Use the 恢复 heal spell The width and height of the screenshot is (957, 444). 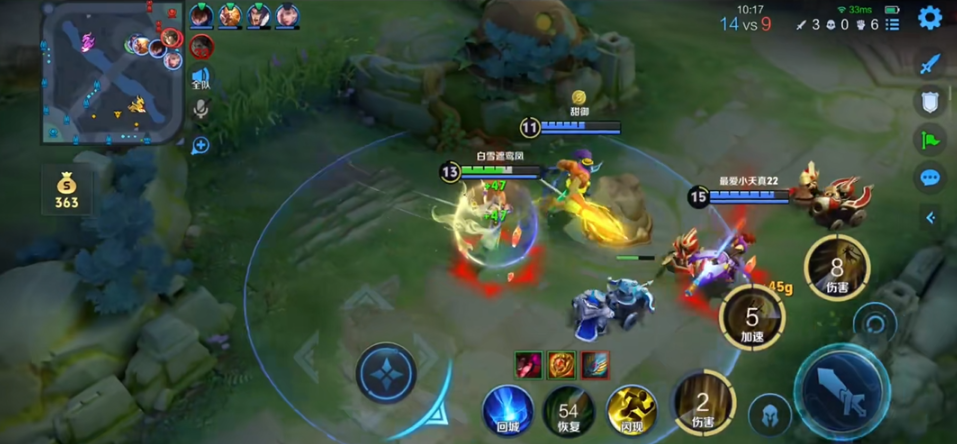pyautogui.click(x=568, y=412)
